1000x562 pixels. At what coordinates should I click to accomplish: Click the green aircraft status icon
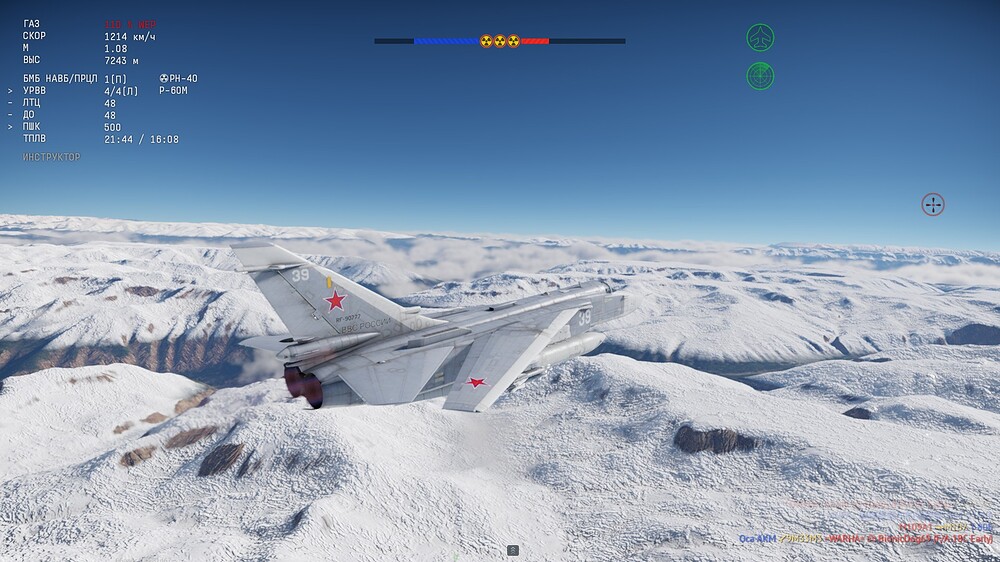click(x=760, y=38)
